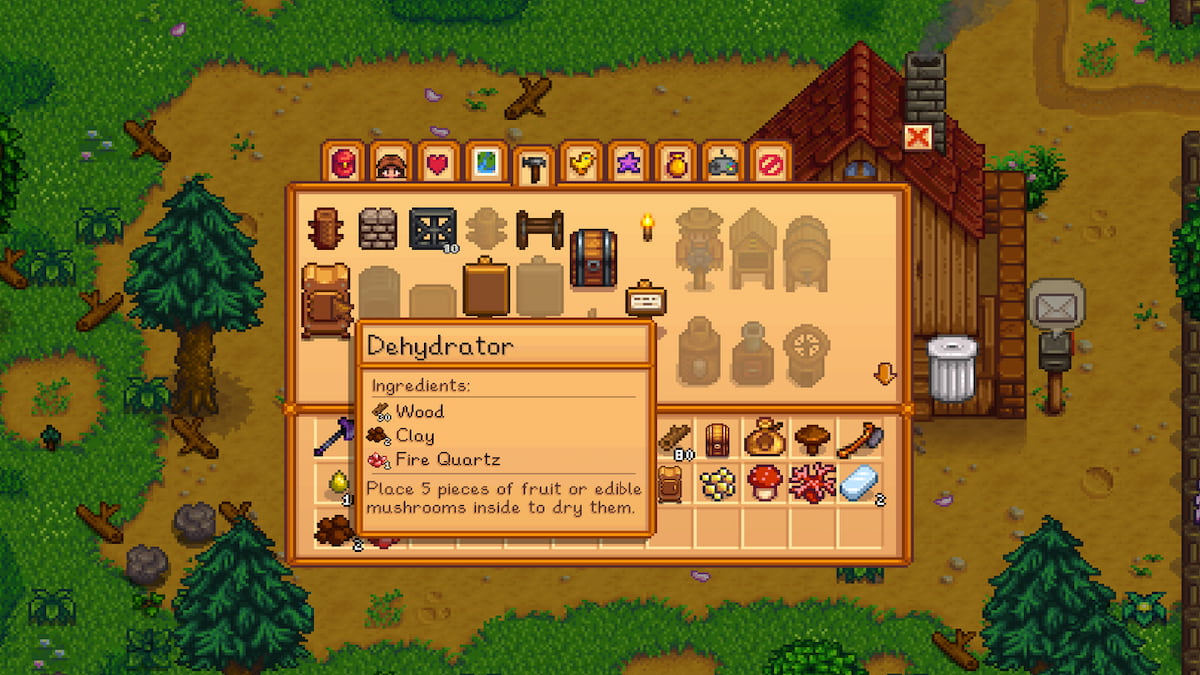Select the refined quartz inventory slot
Image resolution: width=1200 pixels, height=675 pixels.
pyautogui.click(x=860, y=484)
